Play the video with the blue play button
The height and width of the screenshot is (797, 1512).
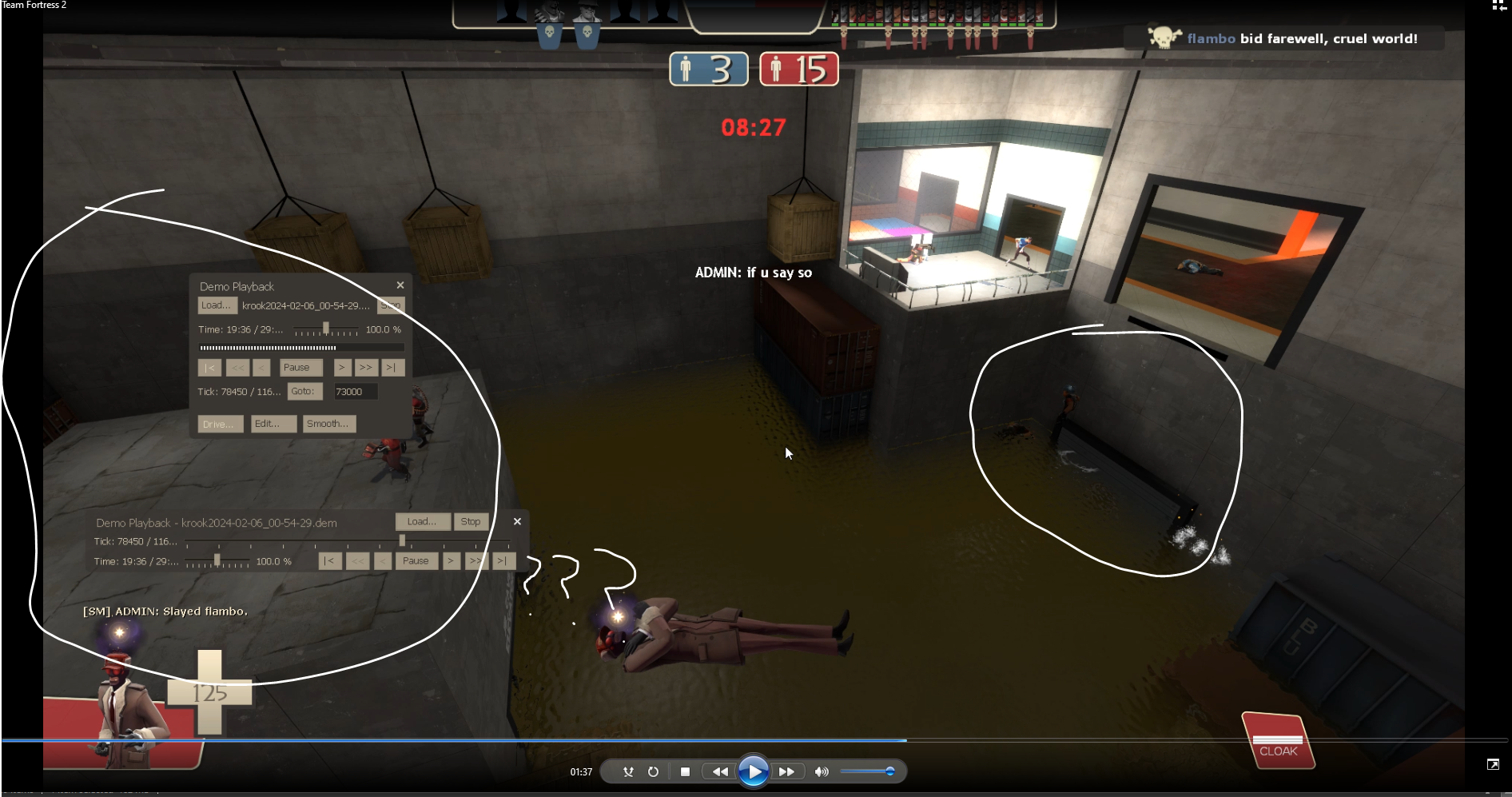tap(753, 771)
